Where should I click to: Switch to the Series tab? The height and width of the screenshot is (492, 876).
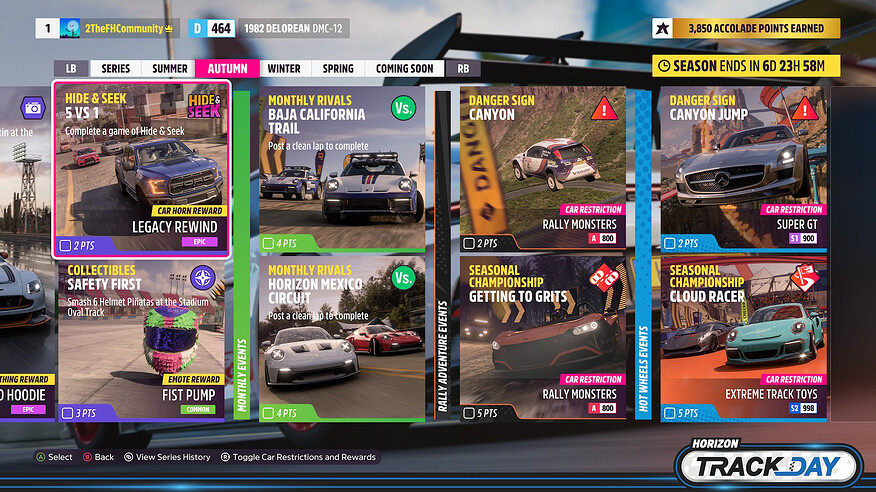click(x=117, y=69)
